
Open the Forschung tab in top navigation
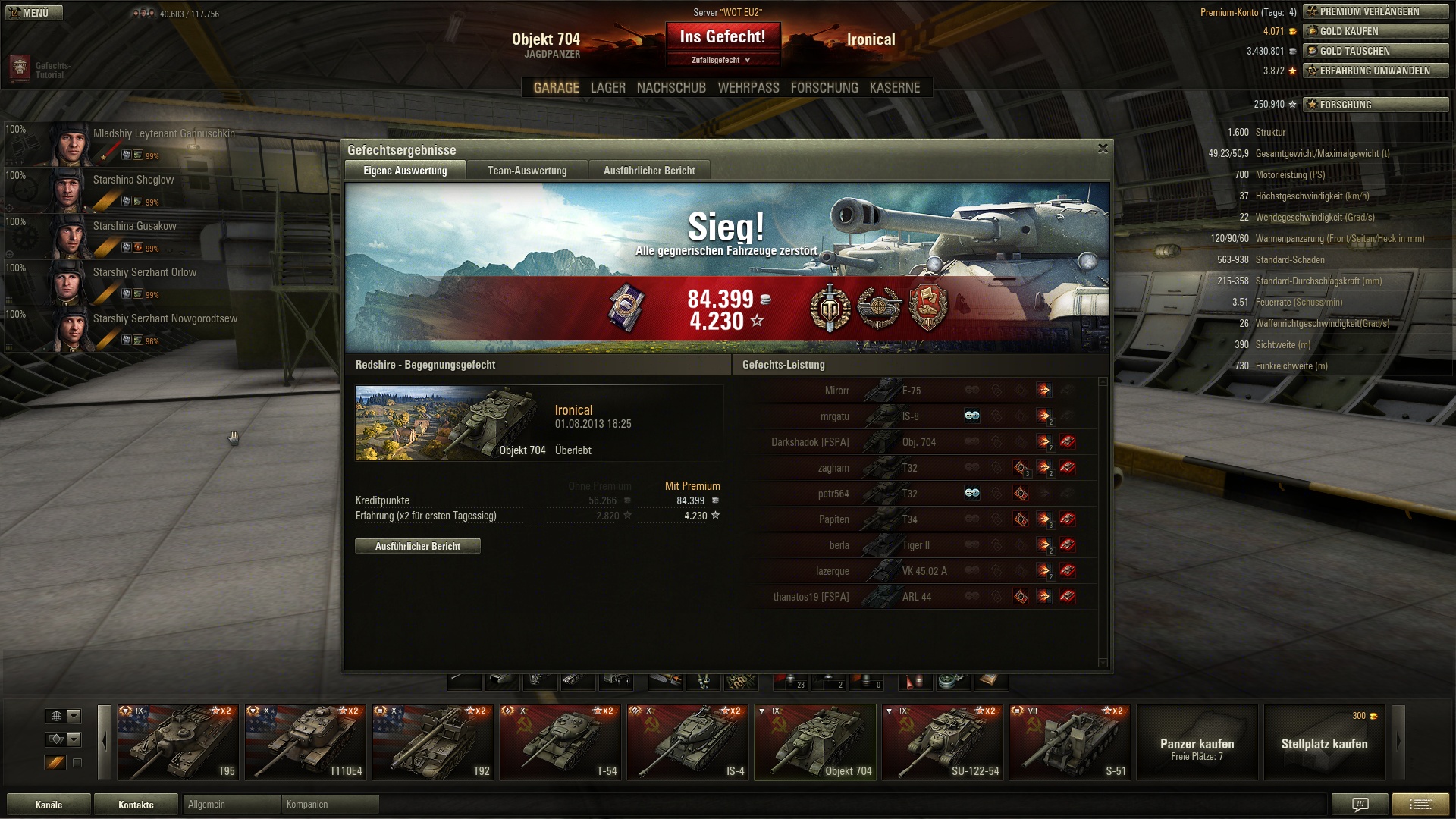[x=824, y=88]
